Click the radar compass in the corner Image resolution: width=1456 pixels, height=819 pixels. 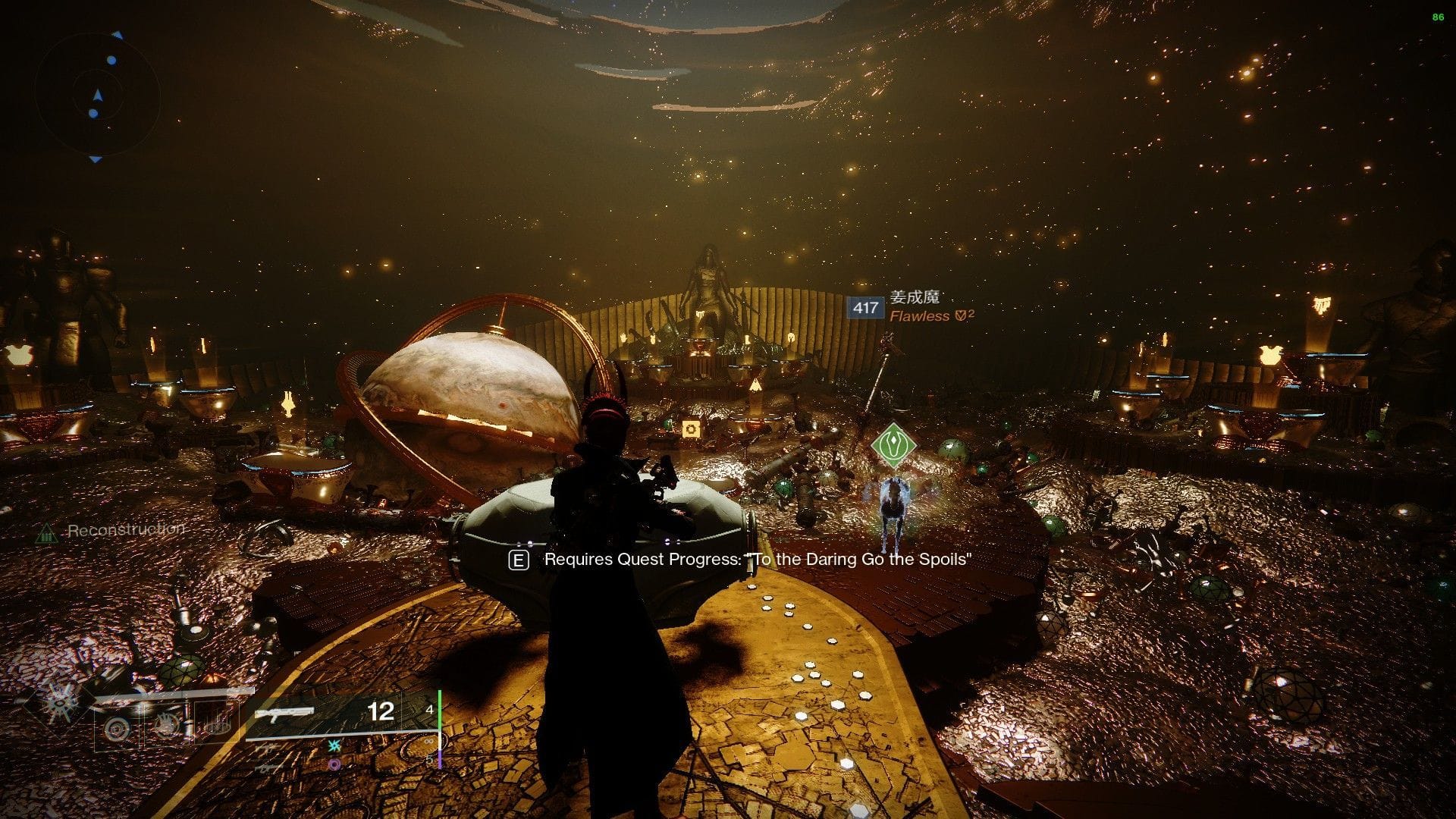96,96
